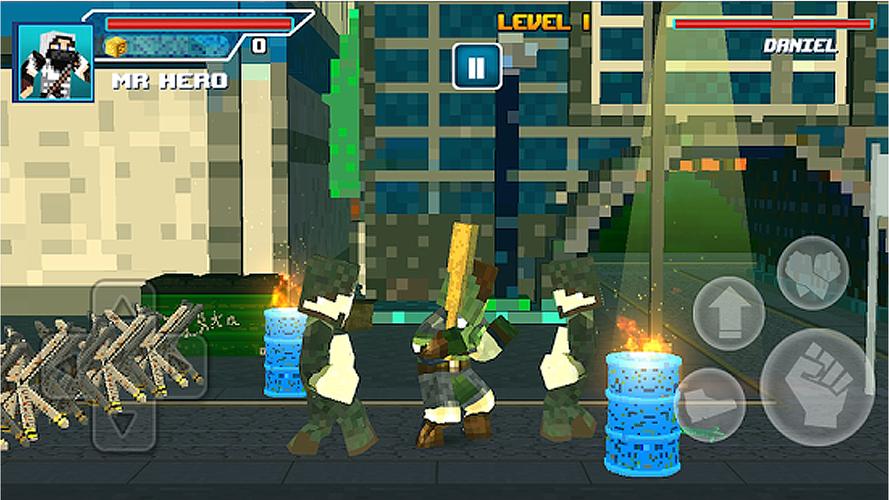889x500 pixels.
Task: Tap the kick button with the foot icon
Action: 709,405
